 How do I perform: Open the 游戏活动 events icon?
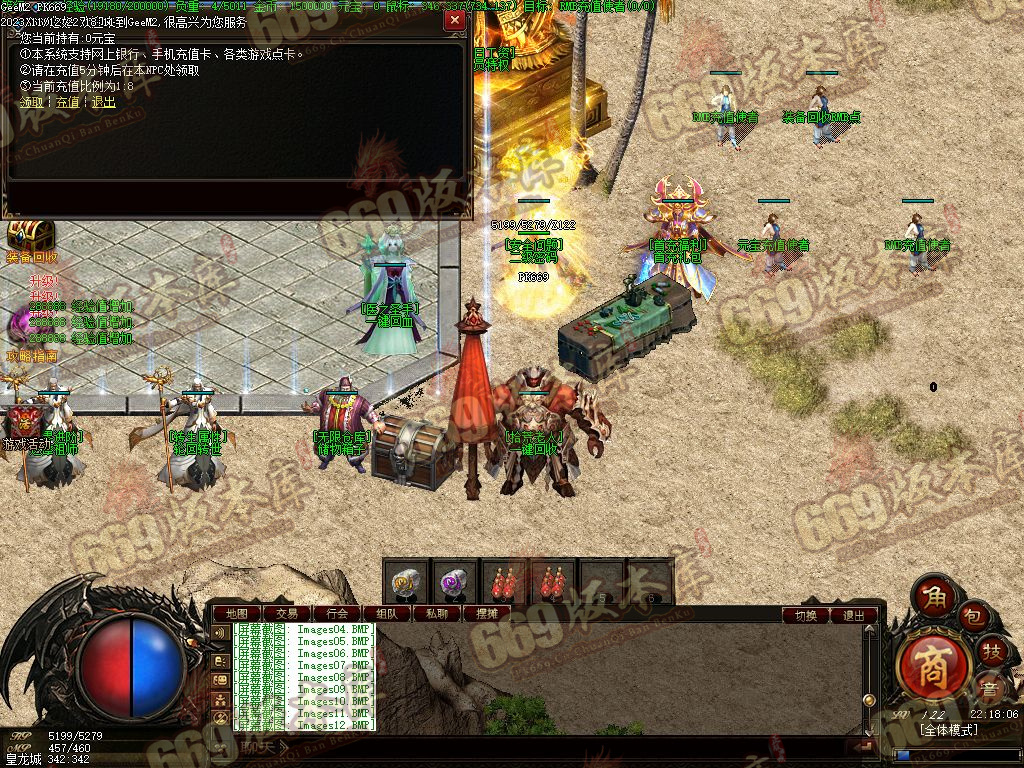(24, 418)
